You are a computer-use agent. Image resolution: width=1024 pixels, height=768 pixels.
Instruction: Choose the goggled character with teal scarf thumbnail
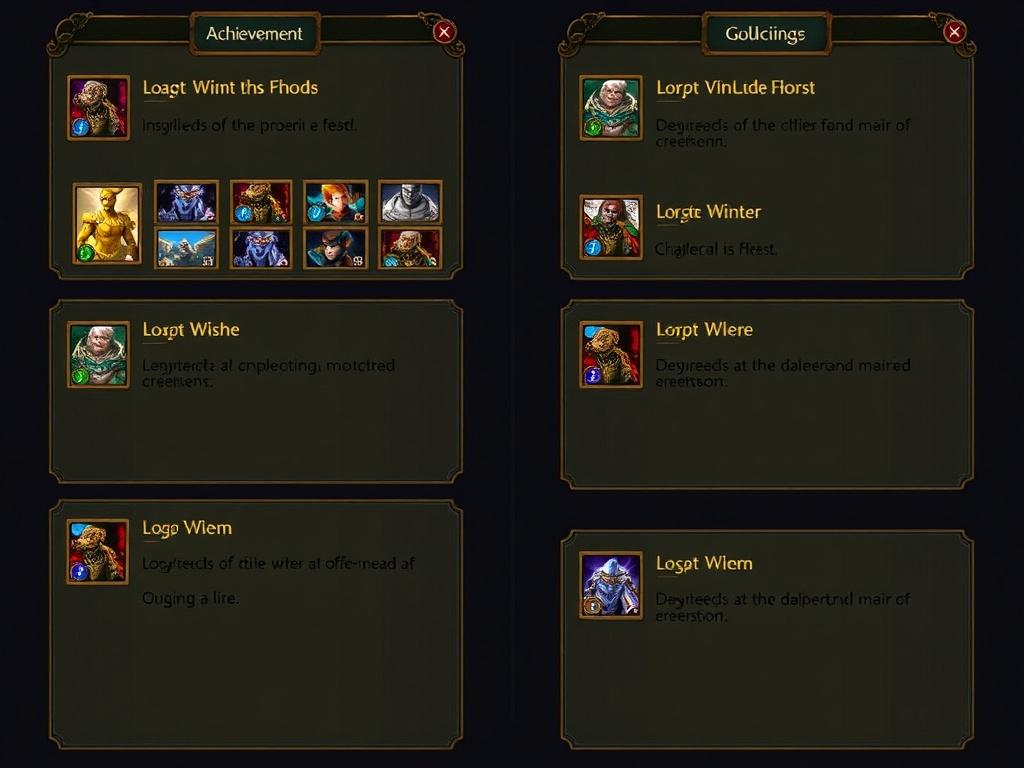point(335,248)
